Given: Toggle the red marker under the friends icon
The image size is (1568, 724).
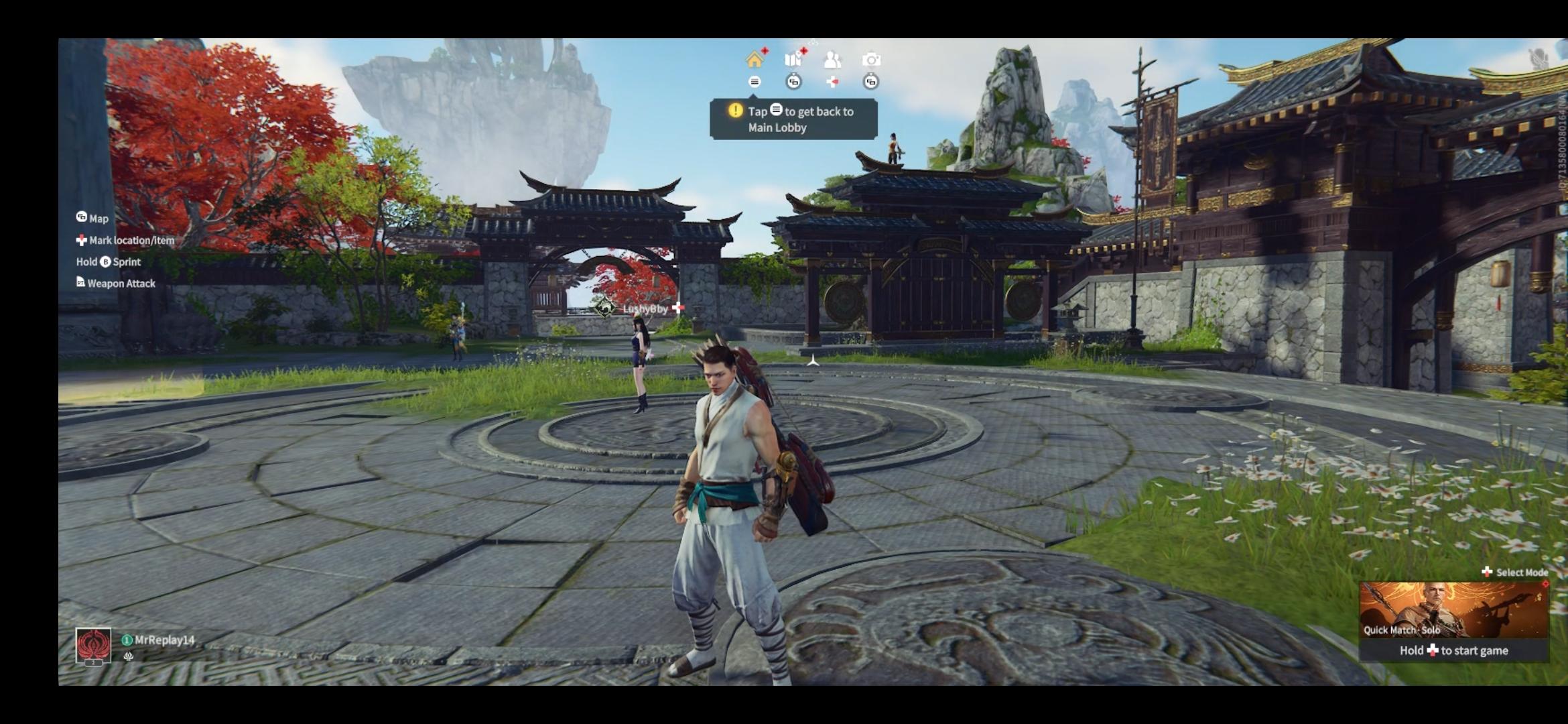Looking at the screenshot, I should [832, 83].
